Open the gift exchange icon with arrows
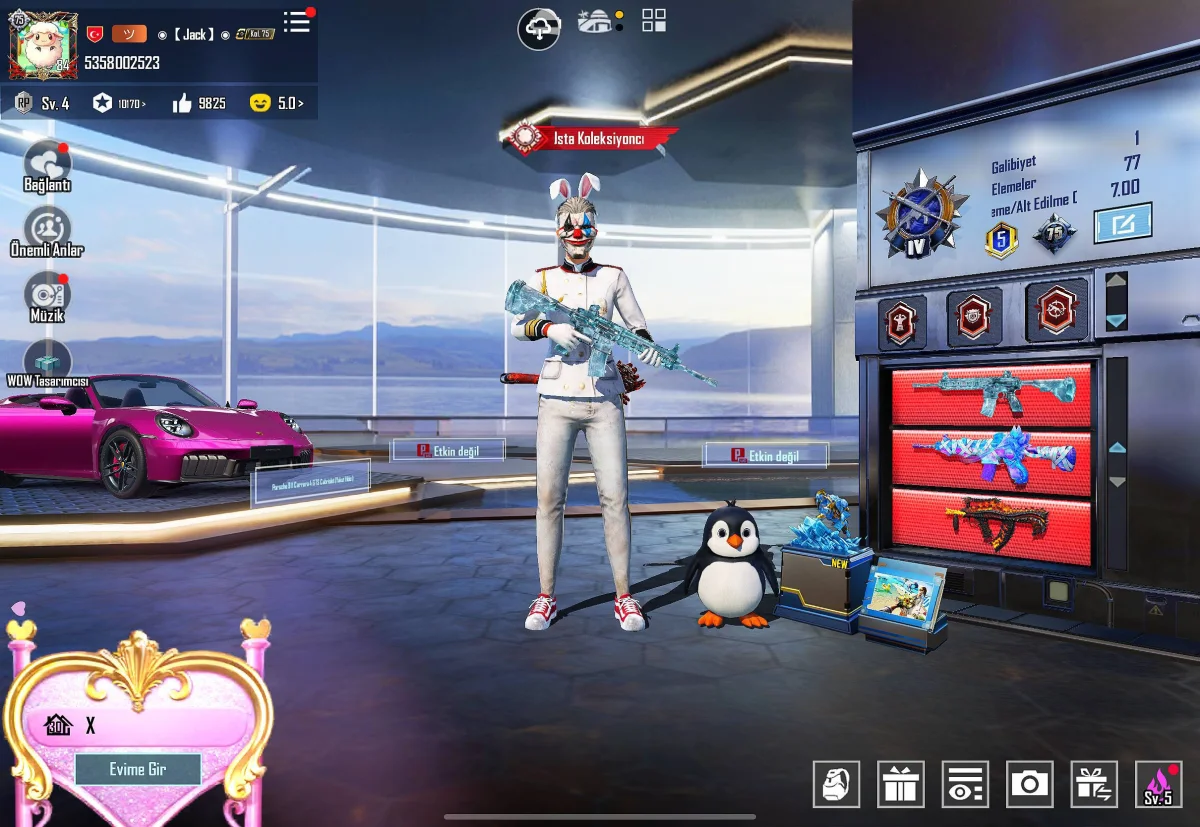The image size is (1200, 827). (x=1093, y=784)
